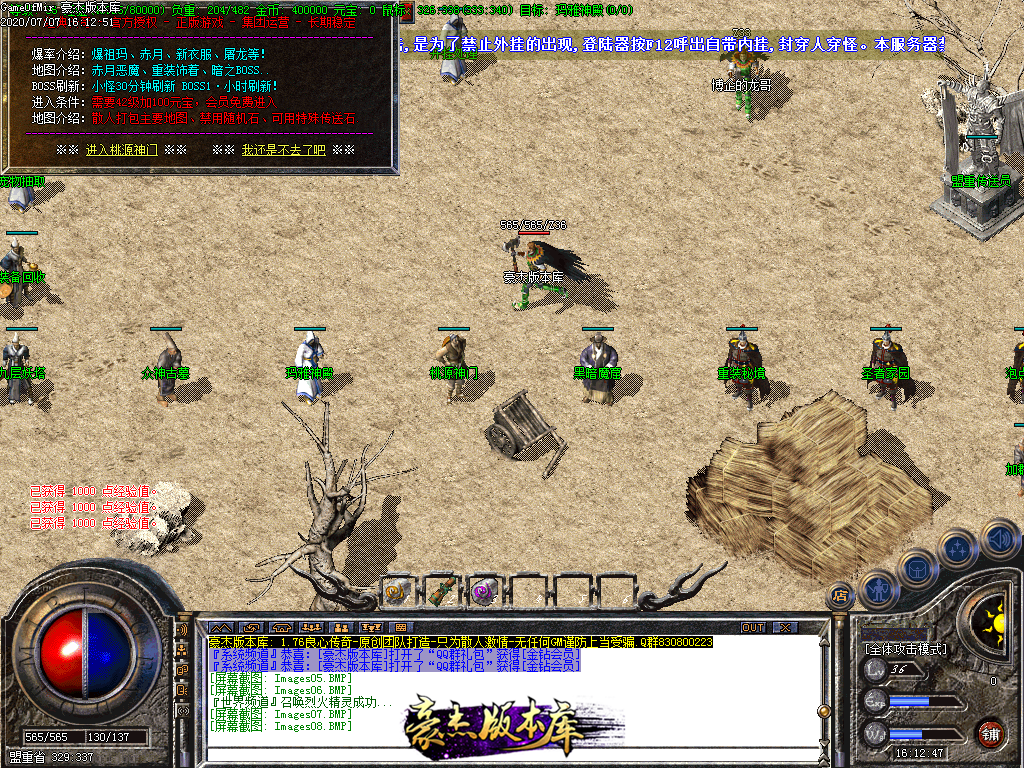1024x768 pixels.
Task: Select the sound wave chat channel icon
Action: coord(183,632)
